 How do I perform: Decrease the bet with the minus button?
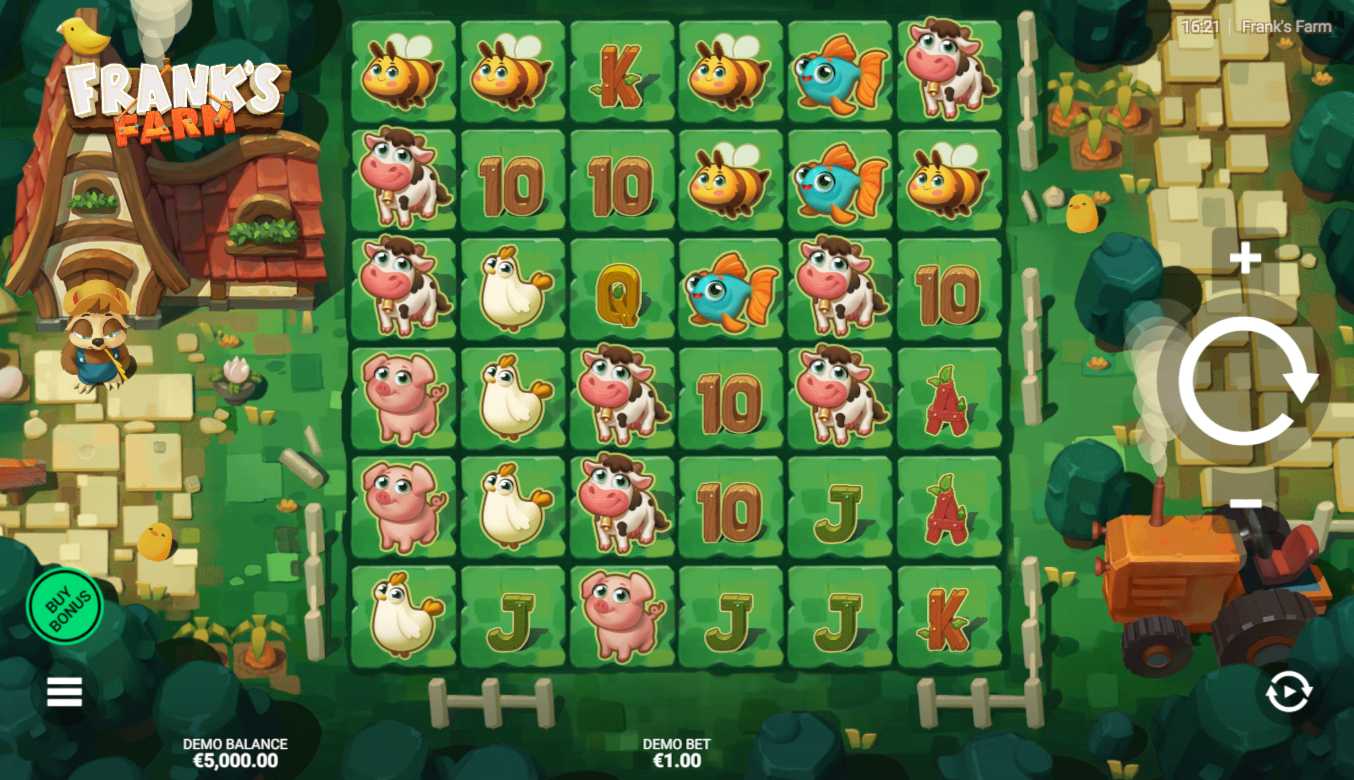1245,503
